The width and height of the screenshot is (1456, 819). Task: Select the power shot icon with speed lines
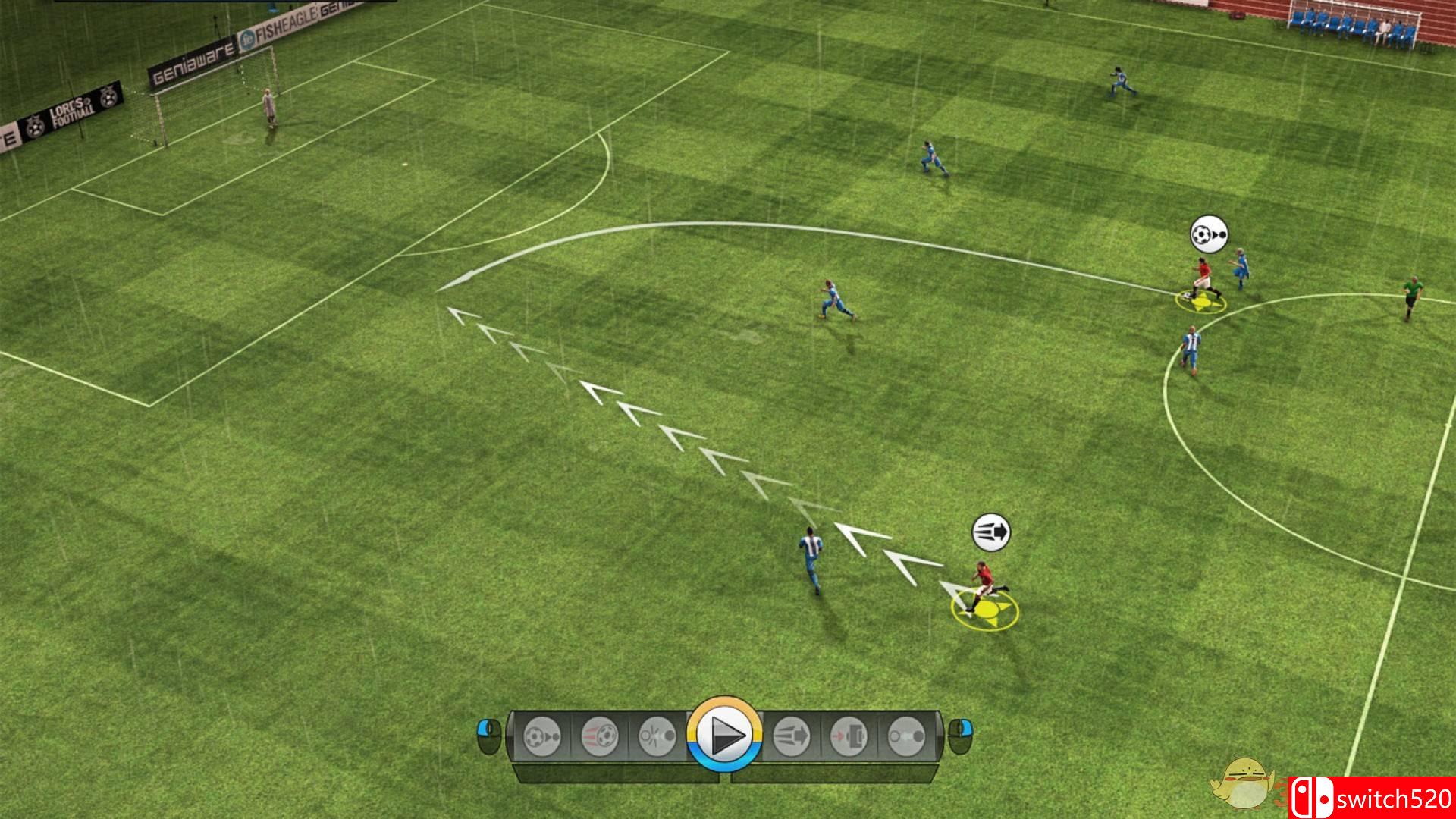[599, 736]
